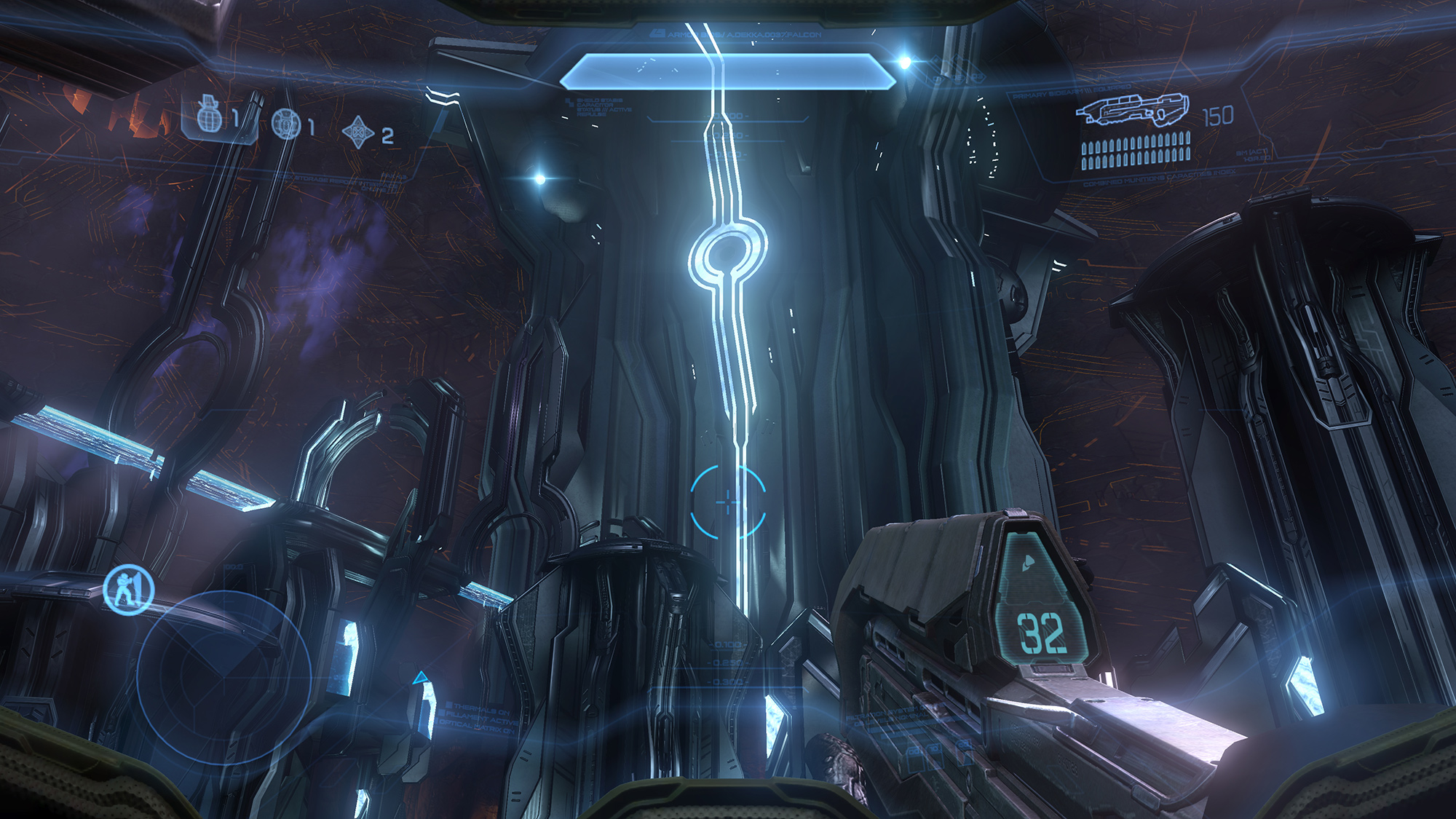Activate the armor ability icon above the radar
This screenshot has height=819, width=1456.
(129, 588)
